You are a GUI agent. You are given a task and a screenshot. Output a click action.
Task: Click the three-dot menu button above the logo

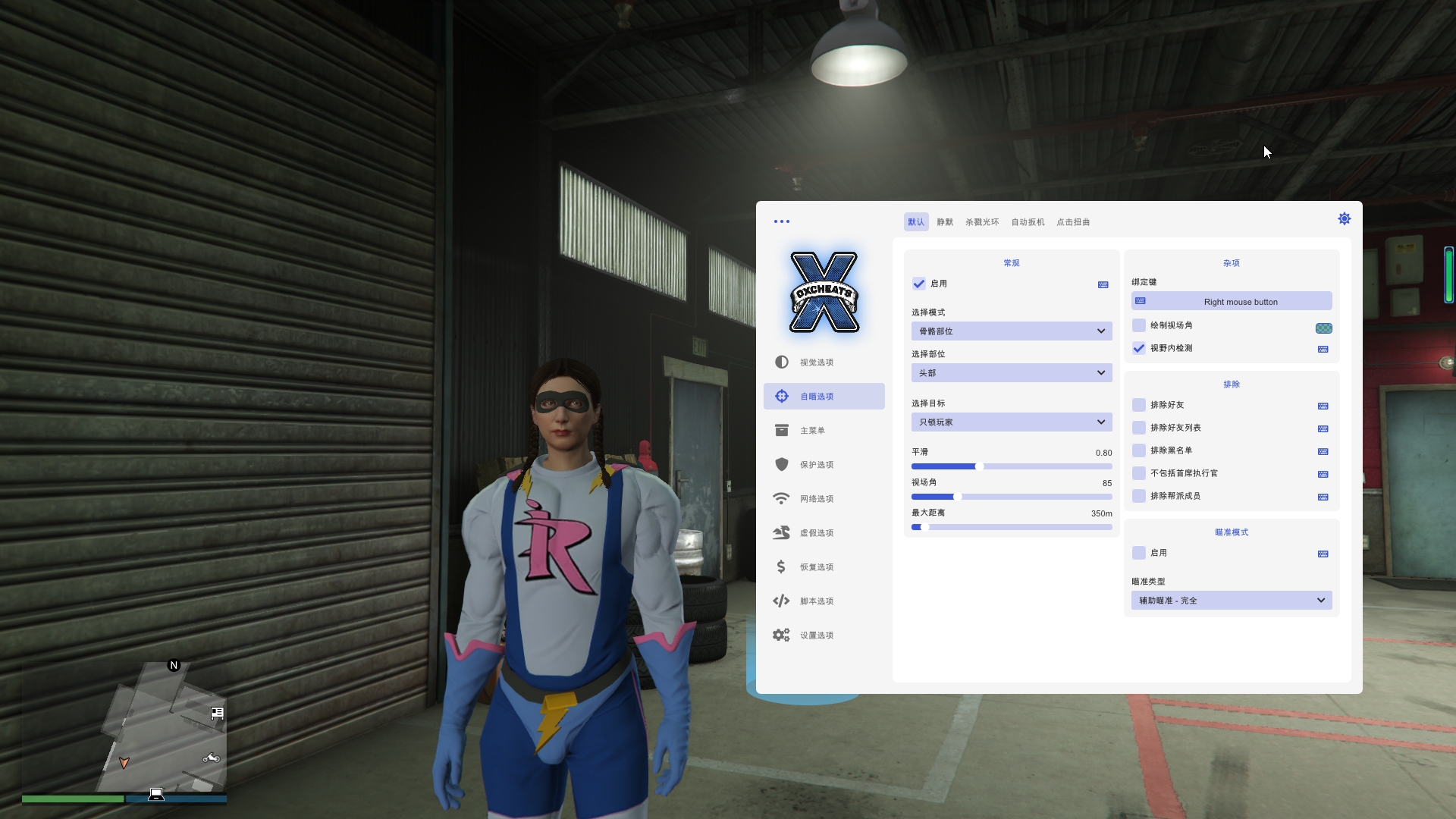[781, 221]
